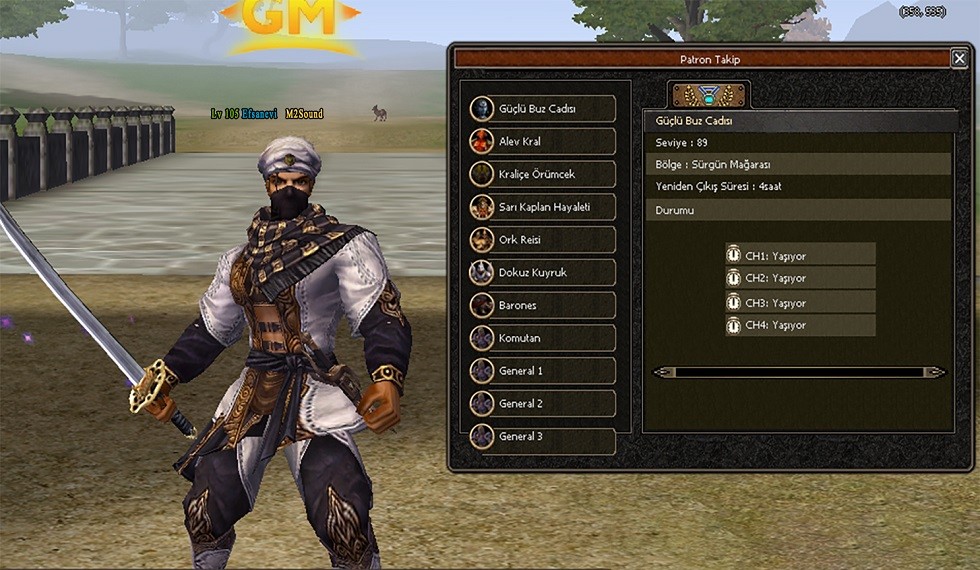Select Ork Reisi in the list

click(x=542, y=240)
